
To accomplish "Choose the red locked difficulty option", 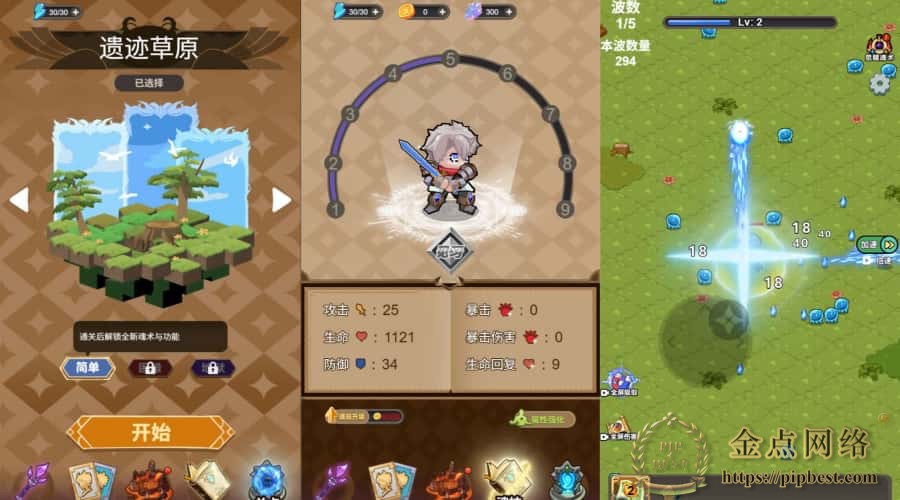I will coord(150,368).
